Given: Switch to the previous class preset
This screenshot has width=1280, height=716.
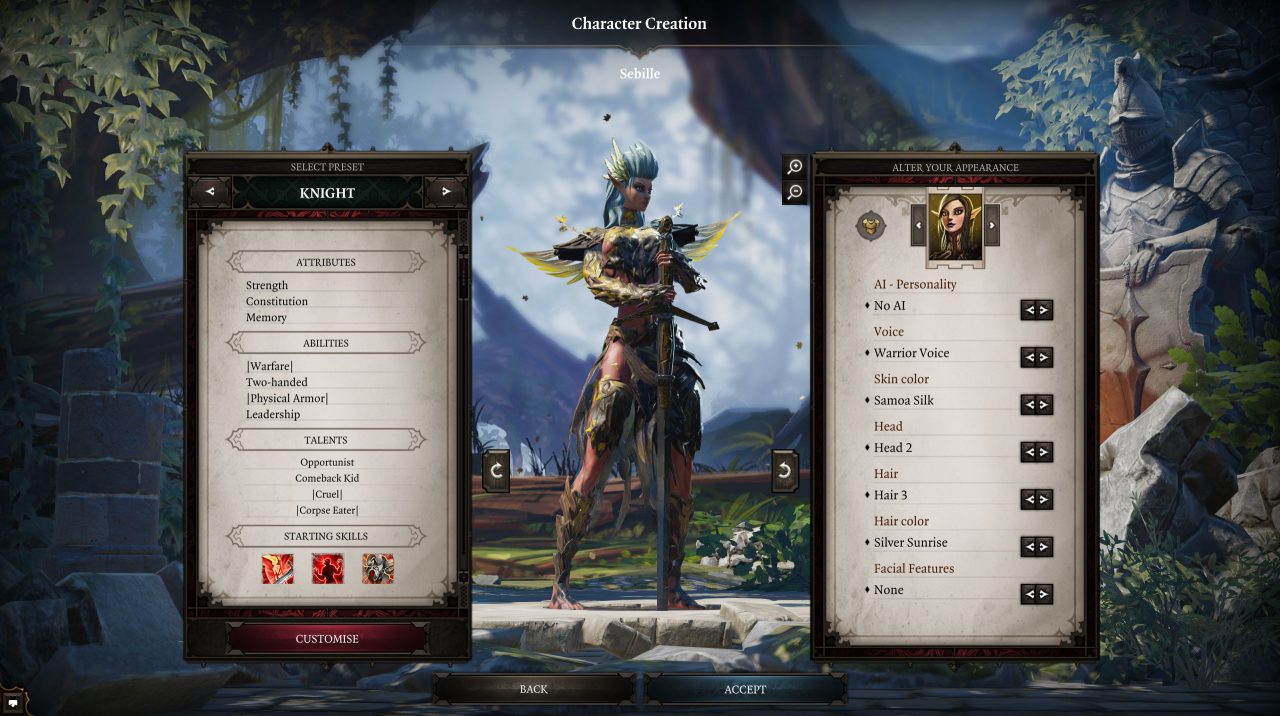Looking at the screenshot, I should [209, 192].
